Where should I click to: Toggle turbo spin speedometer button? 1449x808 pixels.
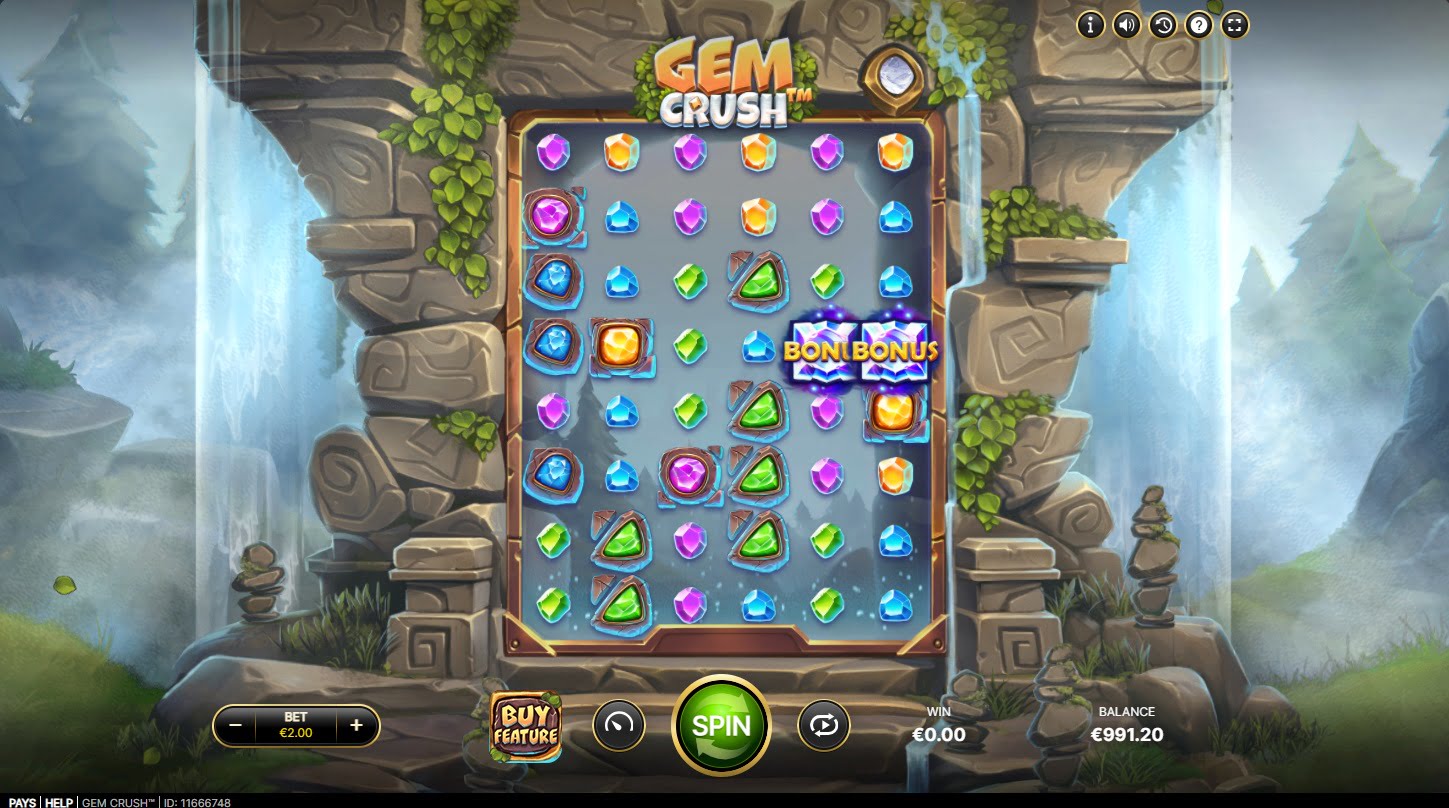pyautogui.click(x=618, y=725)
